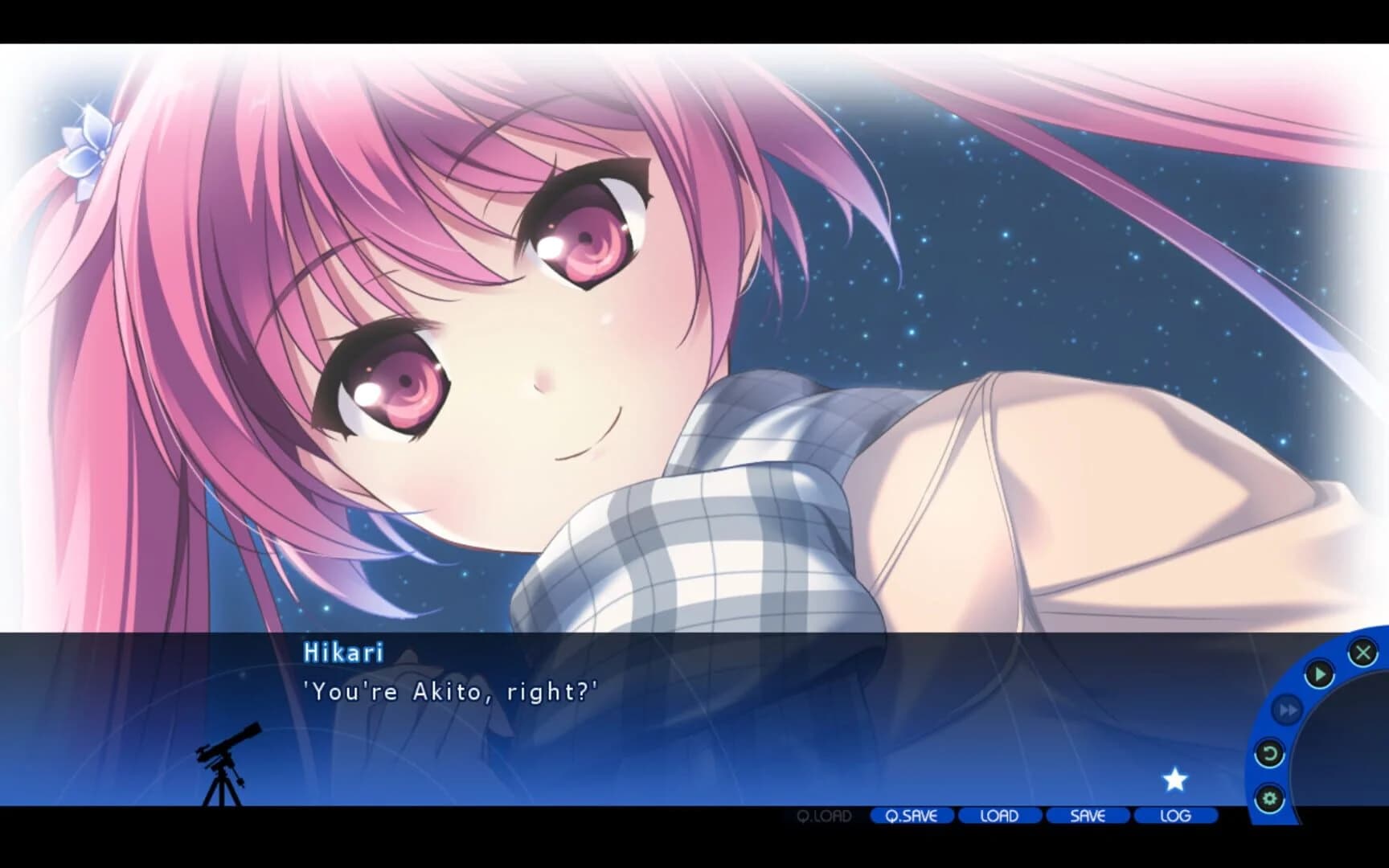Viewport: 1389px width, 868px height.
Task: Expand the save menu via SAVE
Action: tap(1086, 816)
